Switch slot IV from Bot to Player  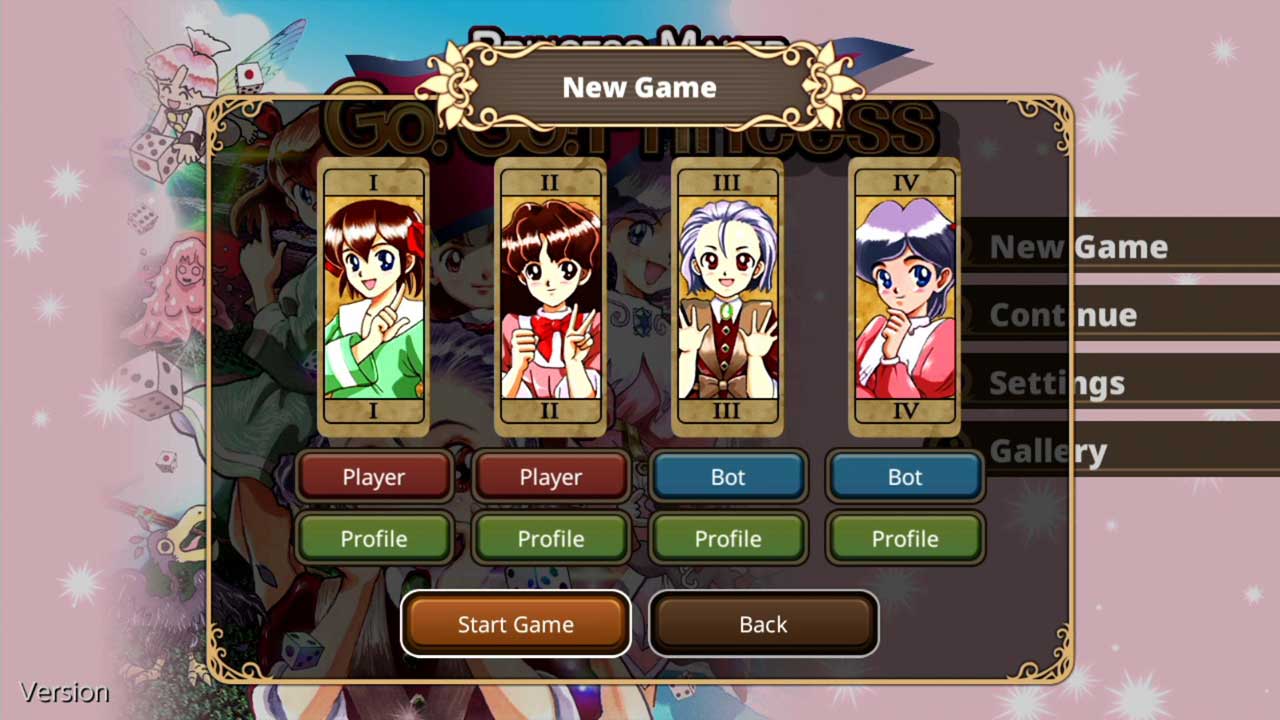pos(904,477)
